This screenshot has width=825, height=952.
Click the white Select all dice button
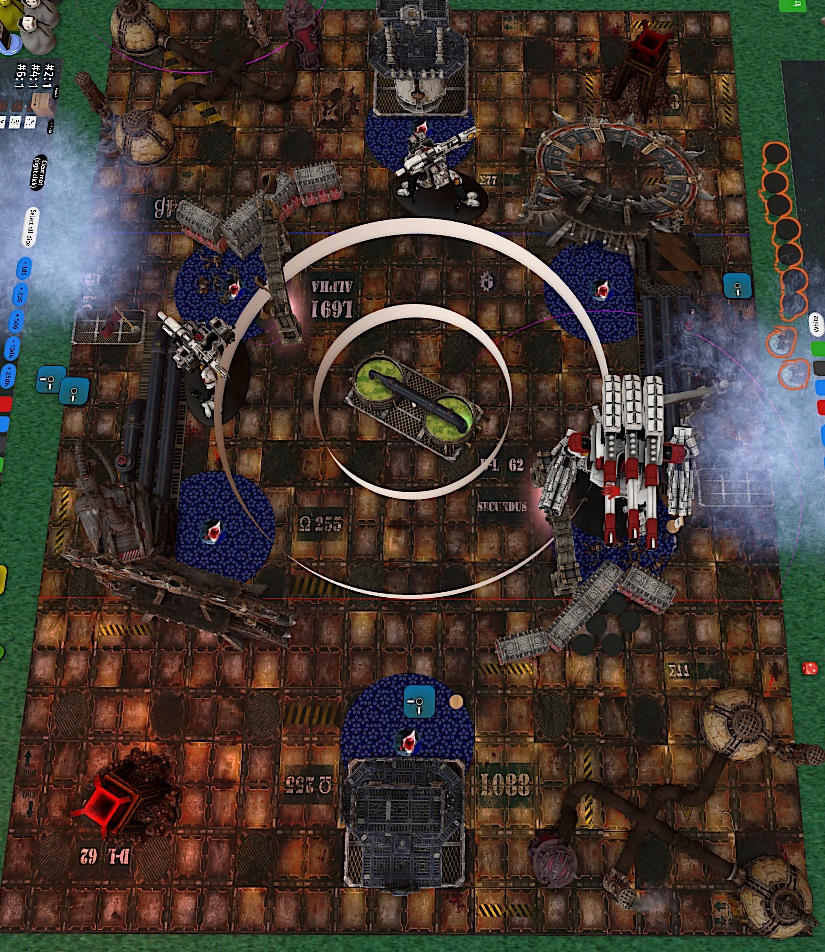coord(33,227)
